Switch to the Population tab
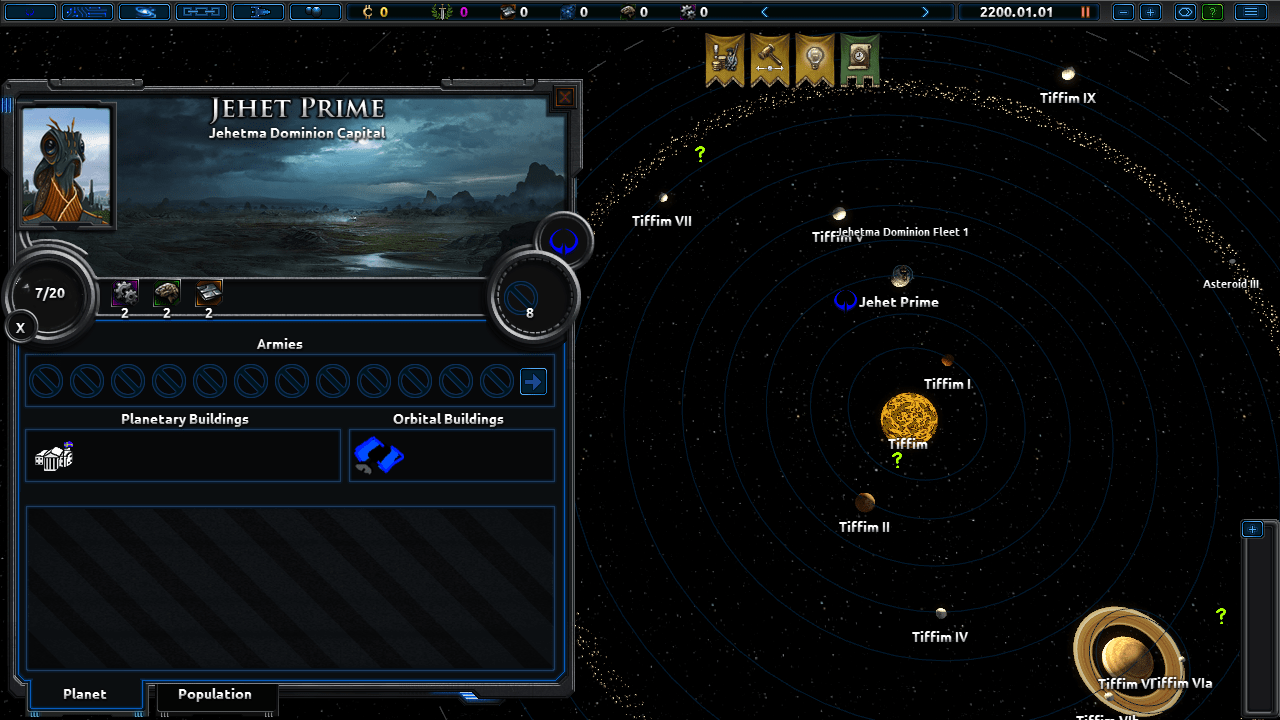 click(x=216, y=694)
